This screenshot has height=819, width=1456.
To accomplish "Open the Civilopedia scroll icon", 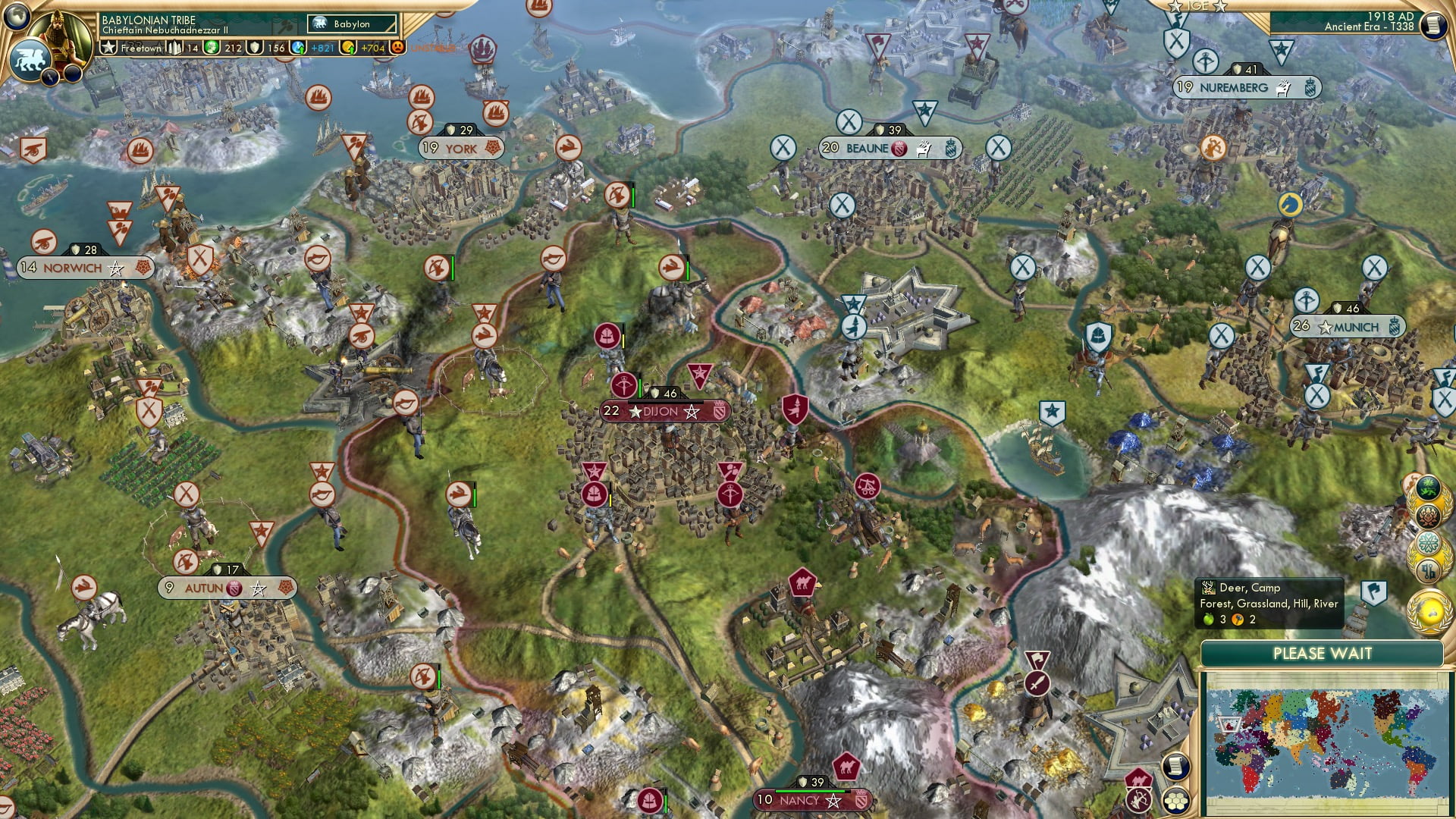I will click(1433, 25).
